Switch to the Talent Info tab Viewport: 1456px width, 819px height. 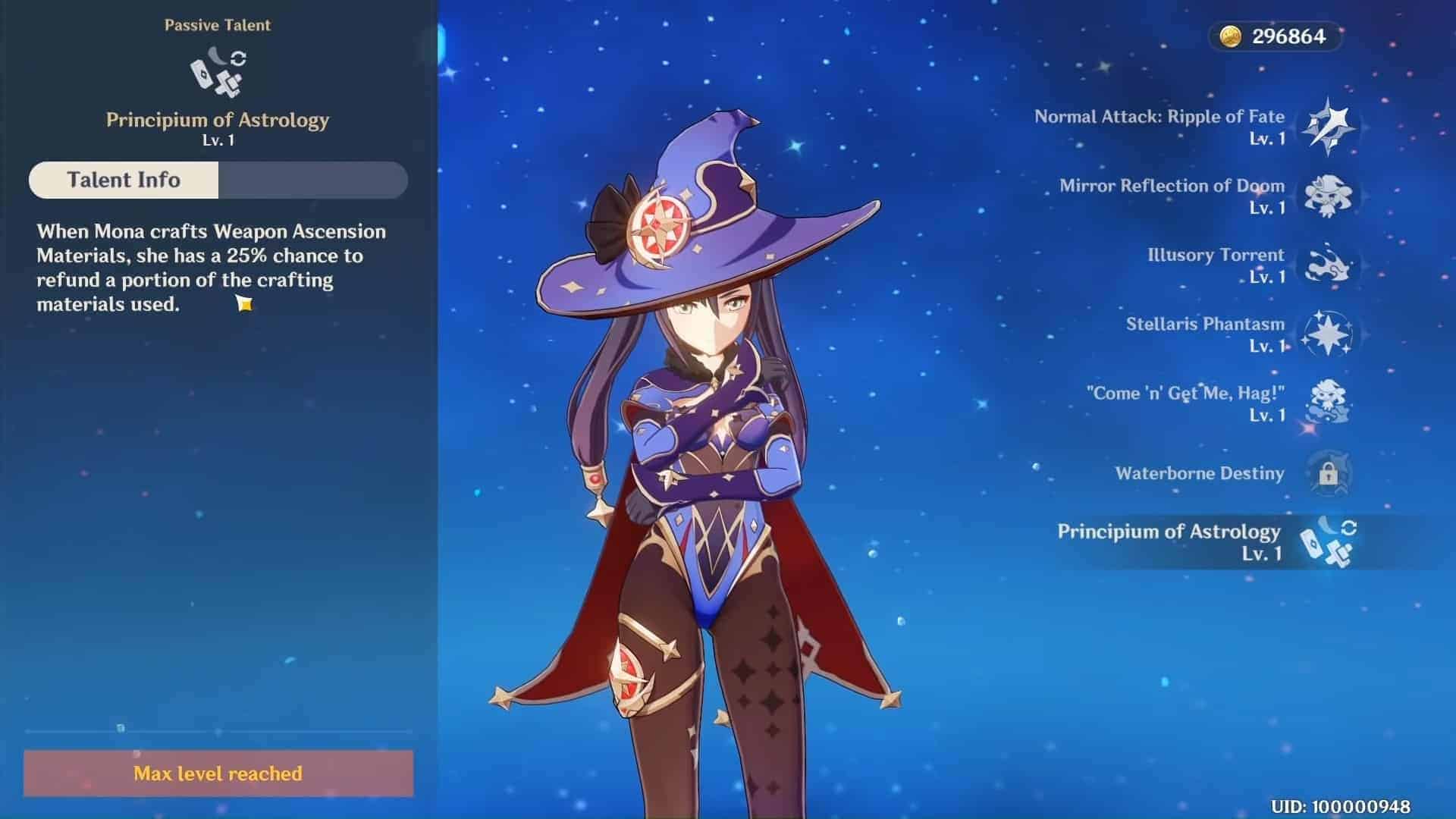[124, 180]
